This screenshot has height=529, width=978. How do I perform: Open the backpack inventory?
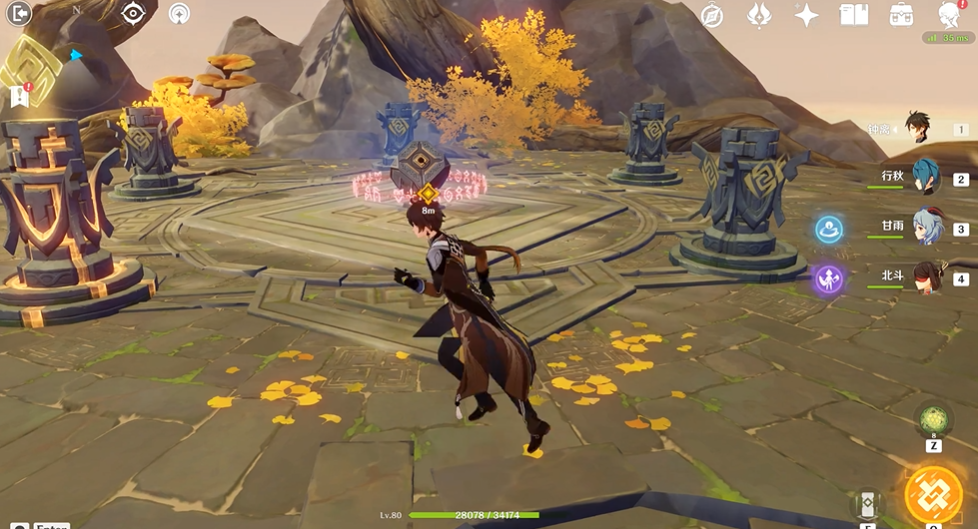(901, 15)
